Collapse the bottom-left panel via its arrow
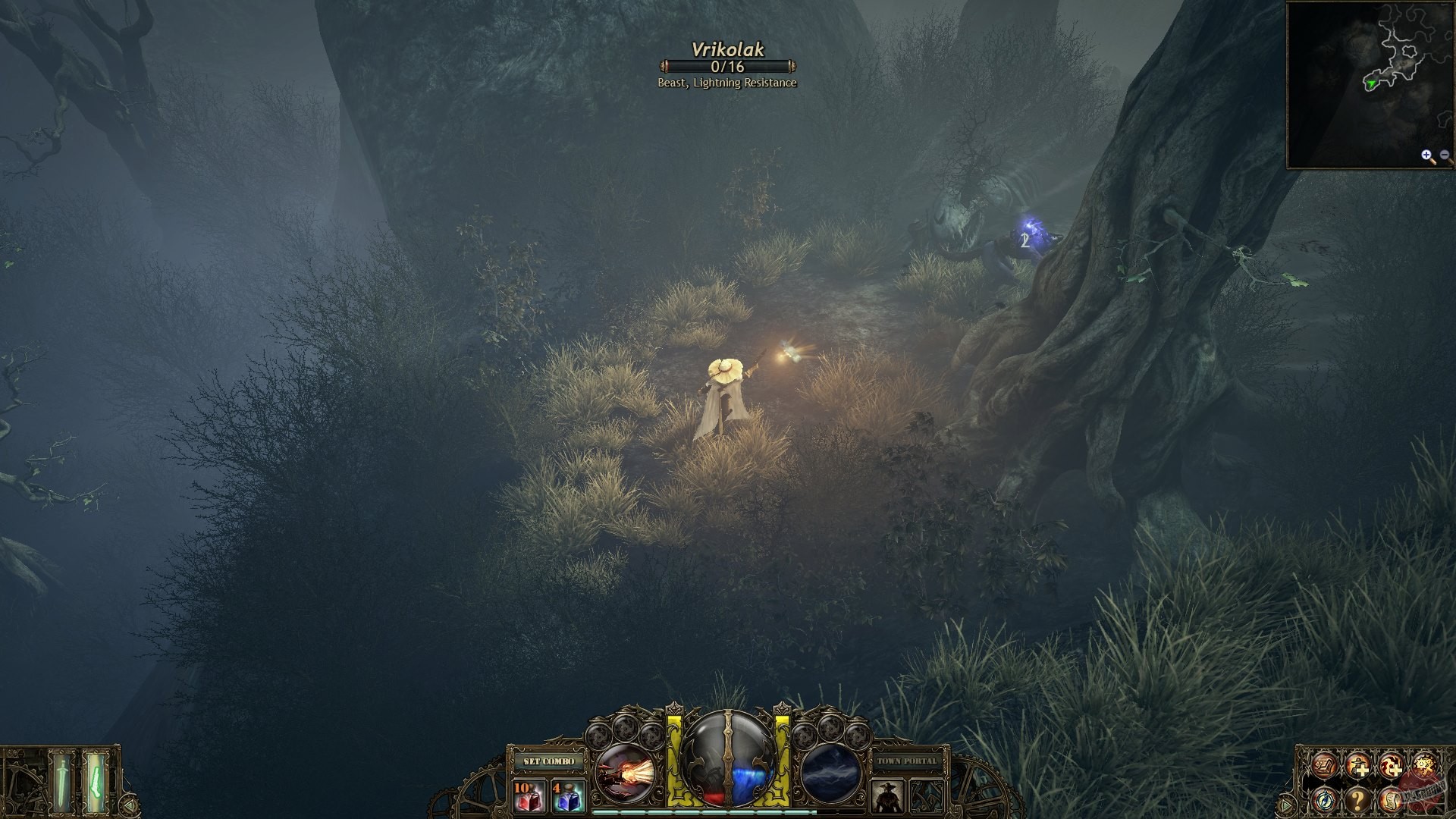The image size is (1456, 819). (130, 805)
